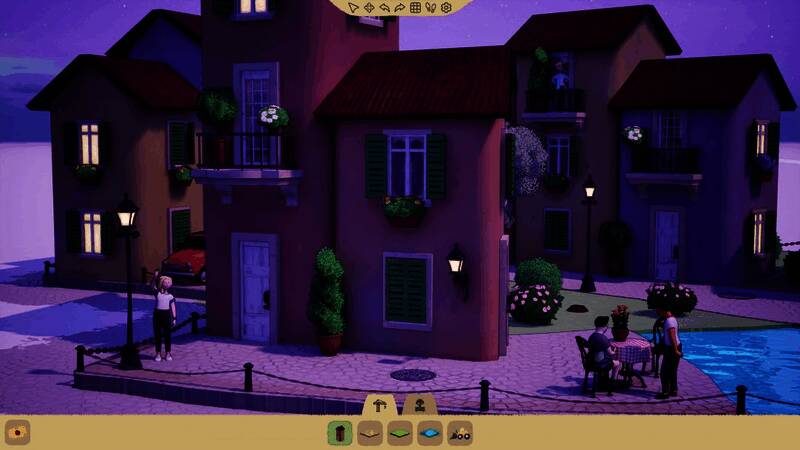Click the footprints icon
The image size is (800, 450).
pos(431,8)
